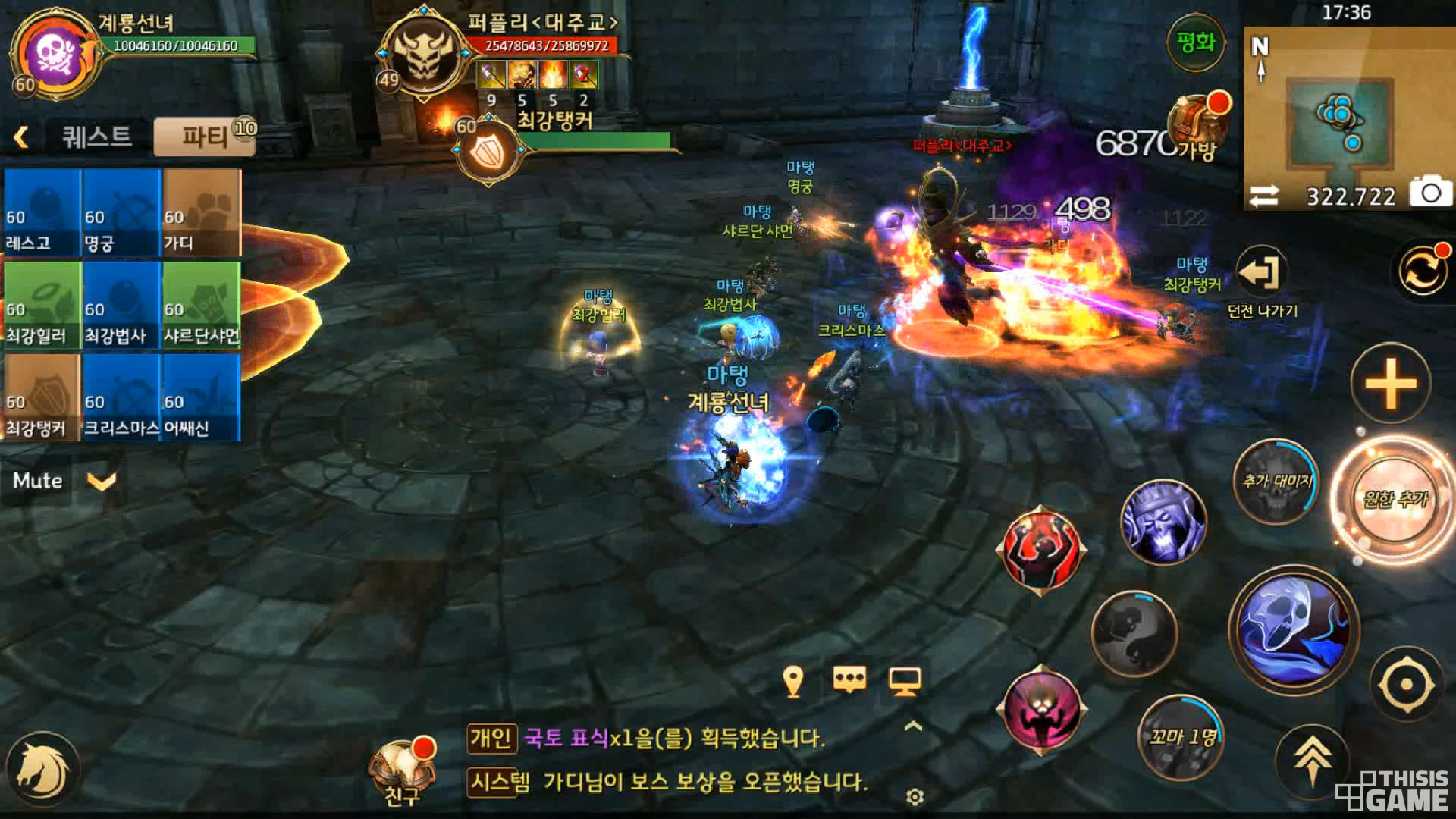Screen dimensions: 1456x819
Task: Click the Mute button
Action: click(x=37, y=481)
